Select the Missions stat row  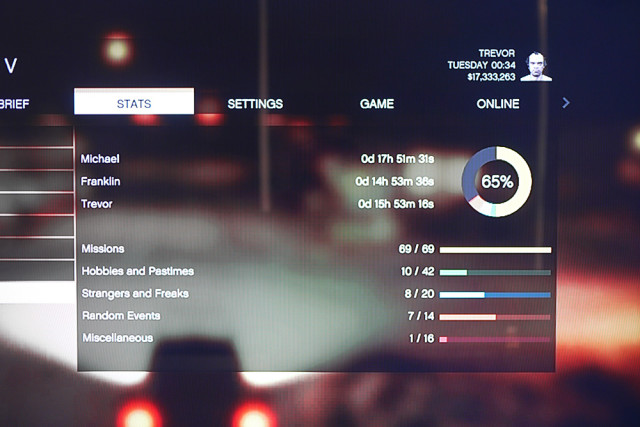pos(315,248)
